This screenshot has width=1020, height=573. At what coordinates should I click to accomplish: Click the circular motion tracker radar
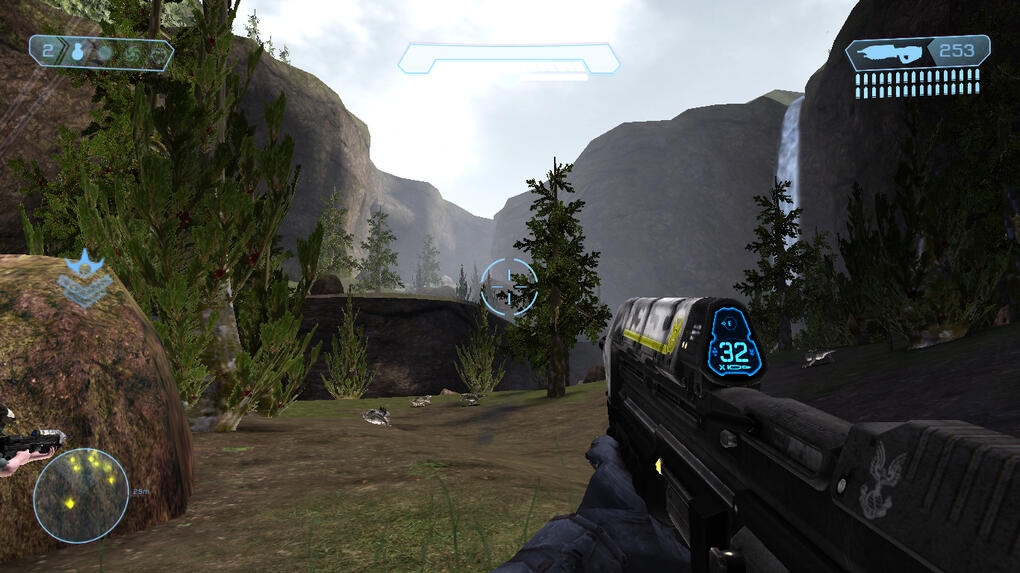(81, 494)
